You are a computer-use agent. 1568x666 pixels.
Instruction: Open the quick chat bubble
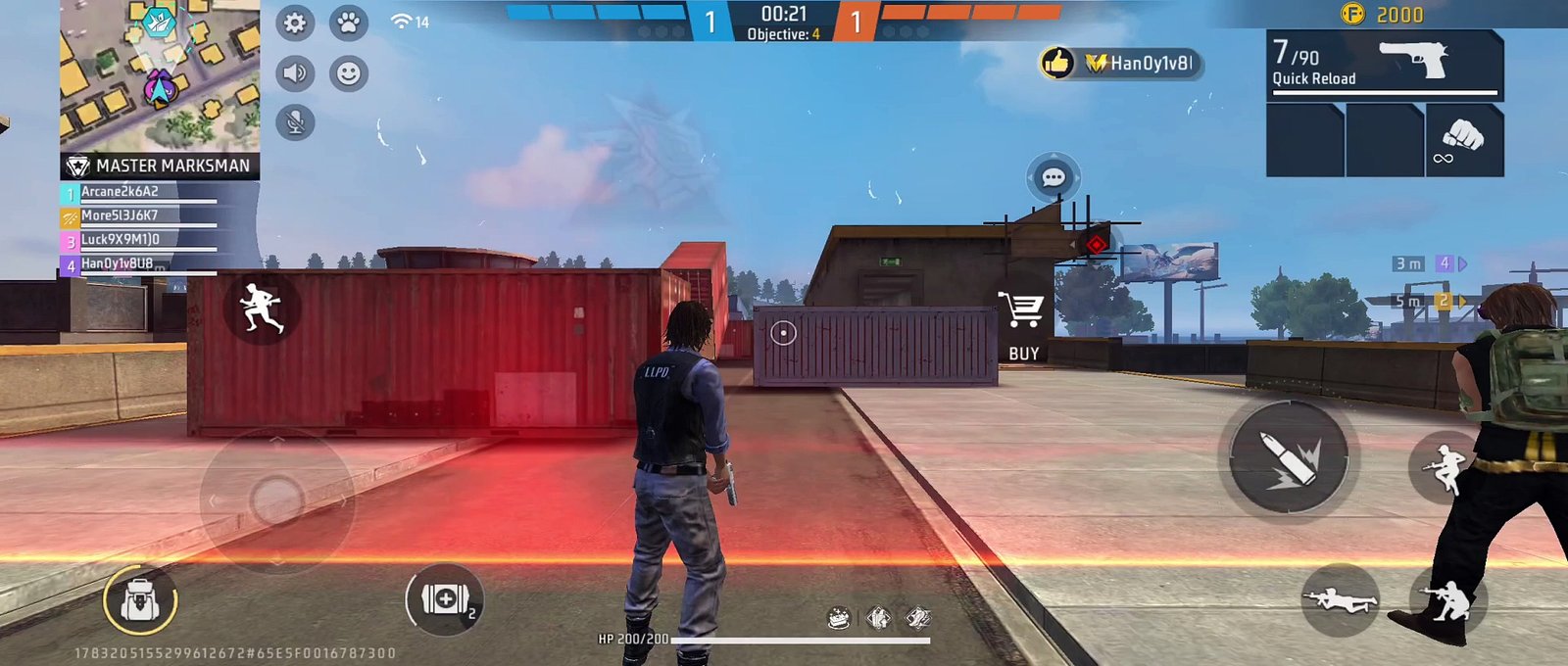[x=1053, y=178]
